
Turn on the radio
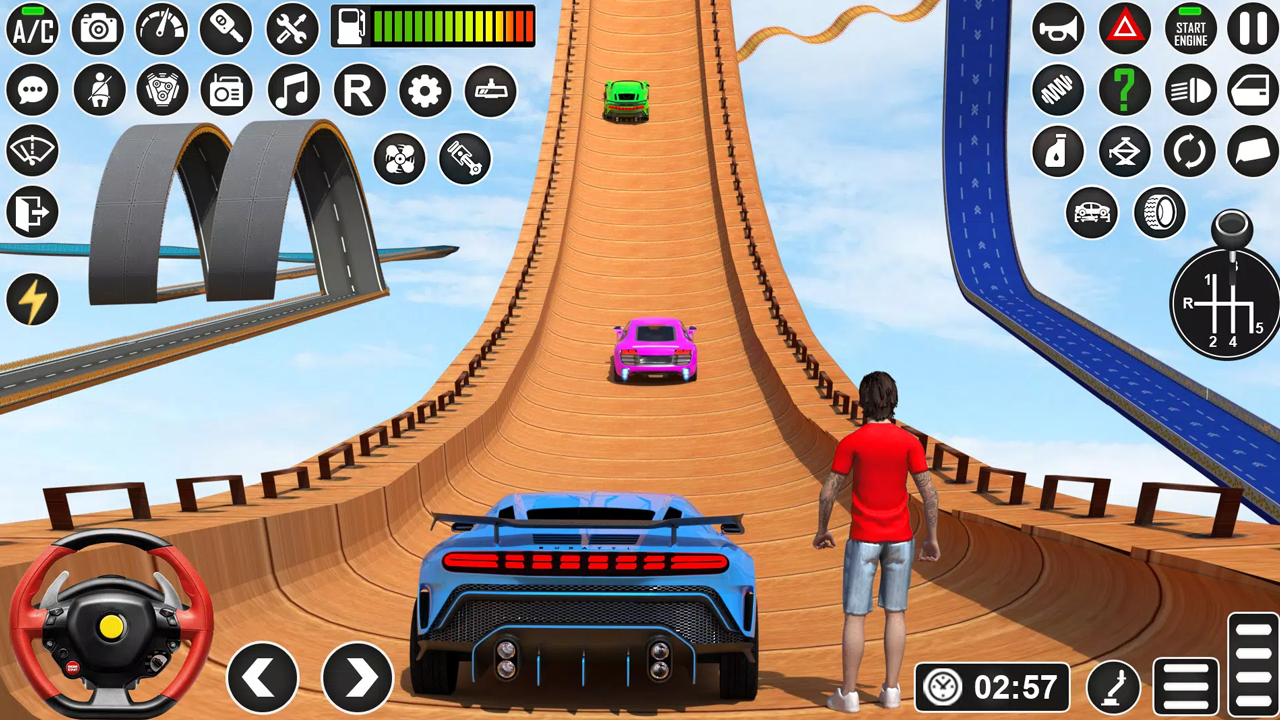[x=226, y=91]
